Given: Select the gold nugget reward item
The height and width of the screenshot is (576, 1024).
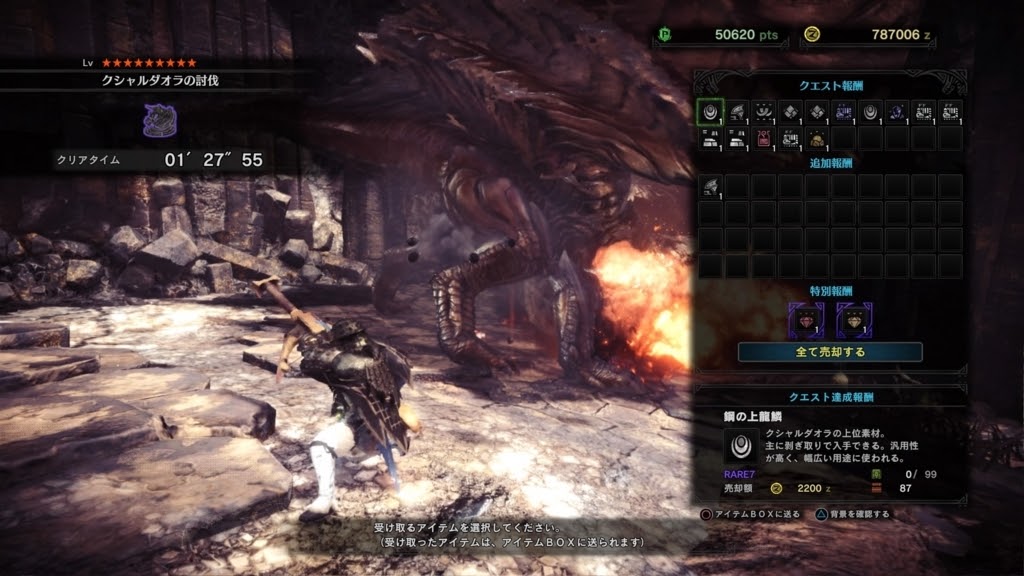Looking at the screenshot, I should click(x=817, y=138).
